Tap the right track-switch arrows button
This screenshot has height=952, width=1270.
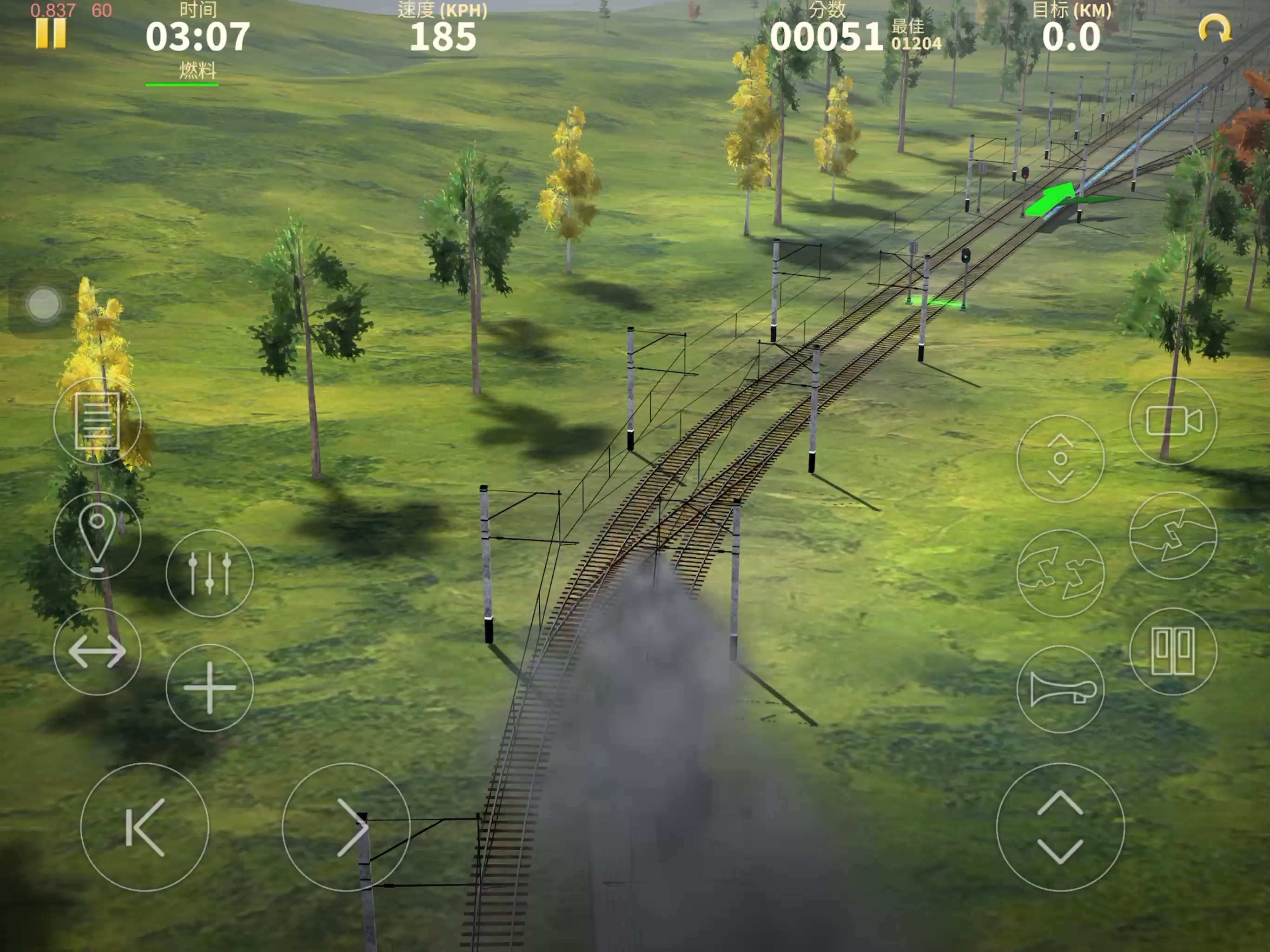(x=1172, y=535)
